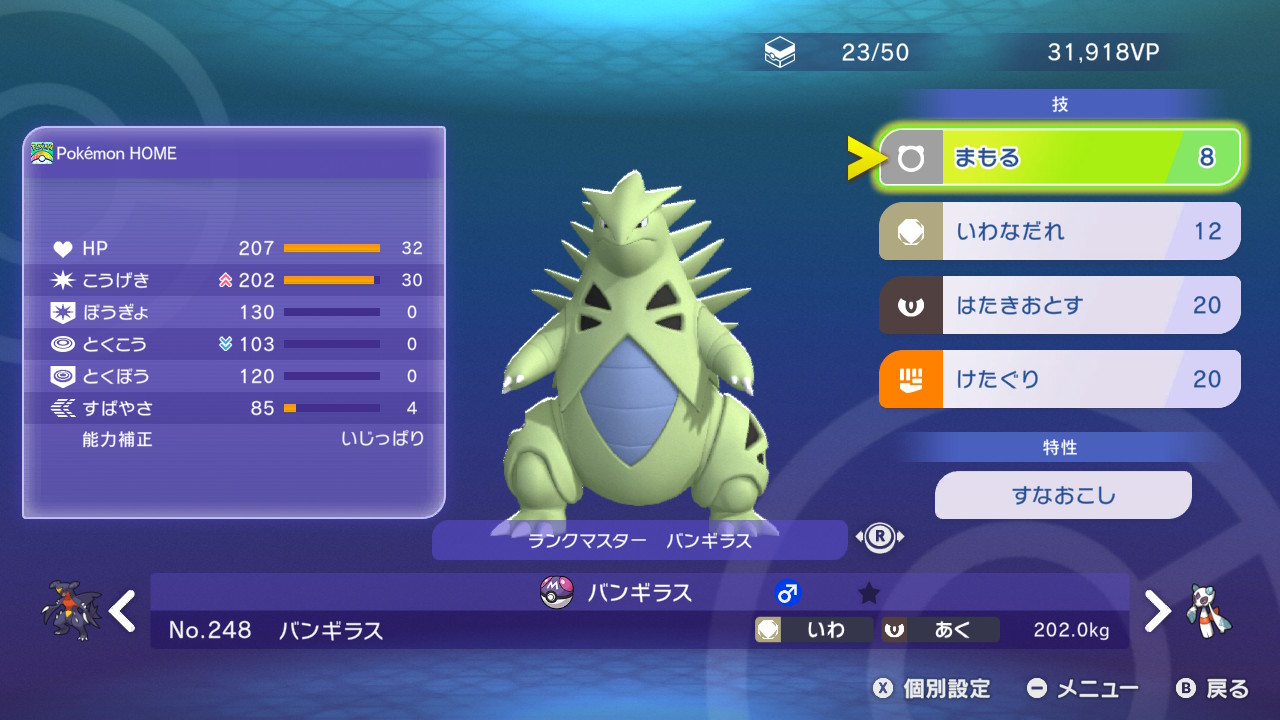Click the ランクマスター バンギラス title banner
This screenshot has width=1280, height=720.
639,541
